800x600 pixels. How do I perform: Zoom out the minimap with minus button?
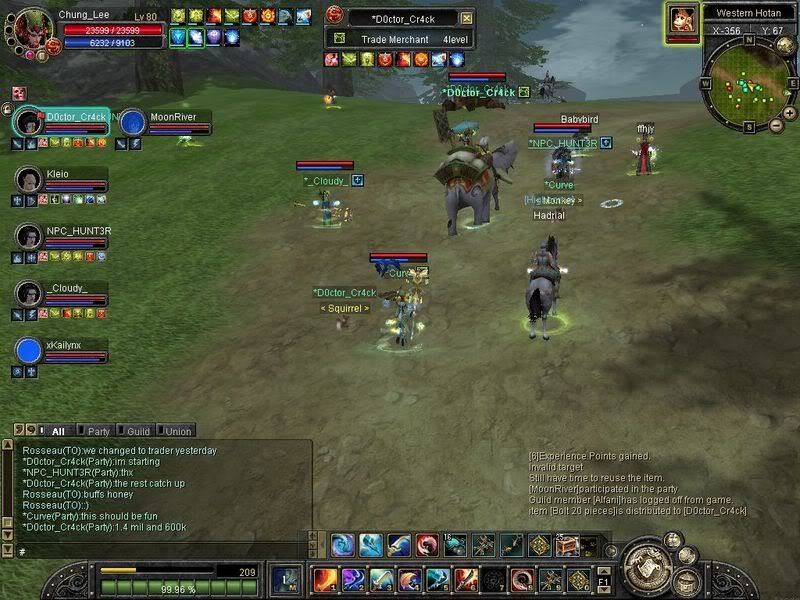click(776, 125)
